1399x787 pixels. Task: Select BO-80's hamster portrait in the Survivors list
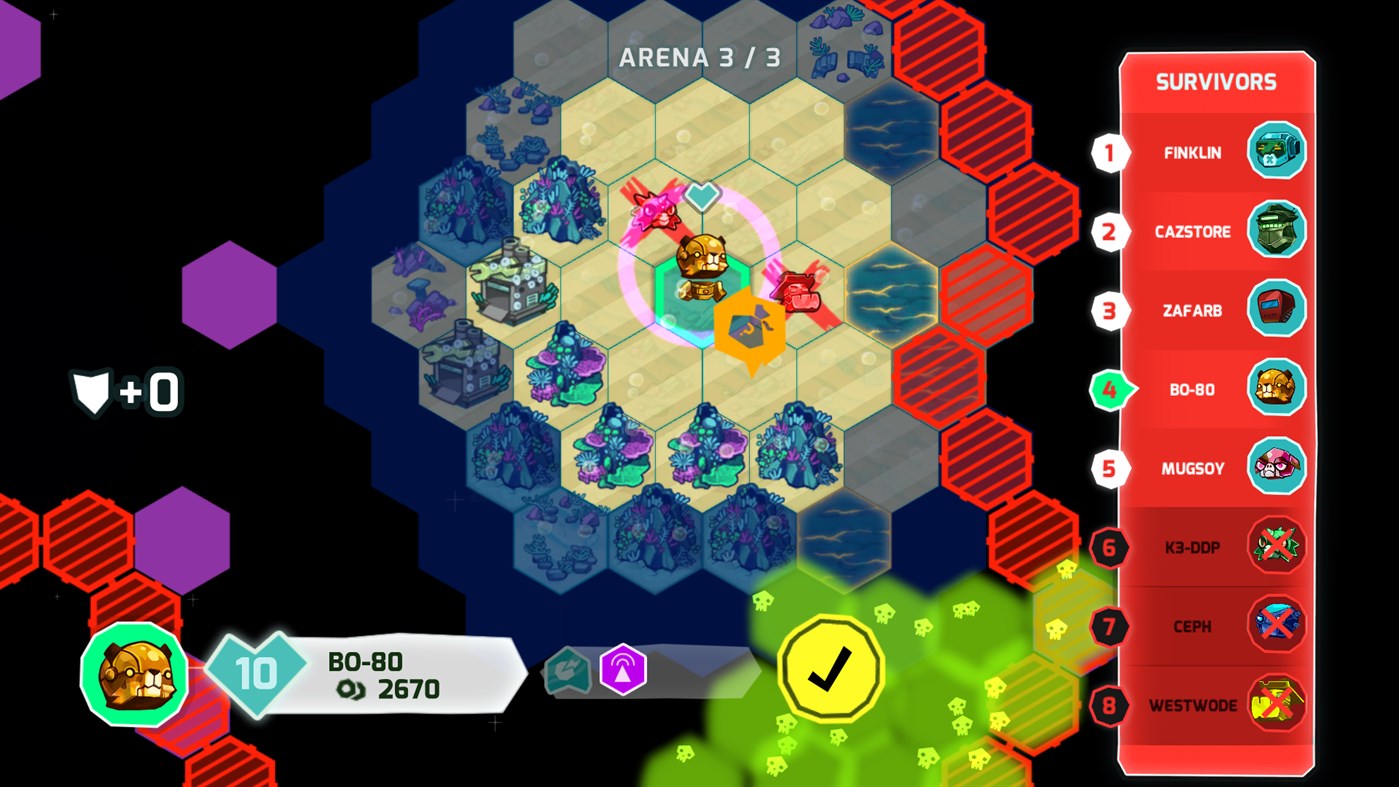click(x=1277, y=389)
